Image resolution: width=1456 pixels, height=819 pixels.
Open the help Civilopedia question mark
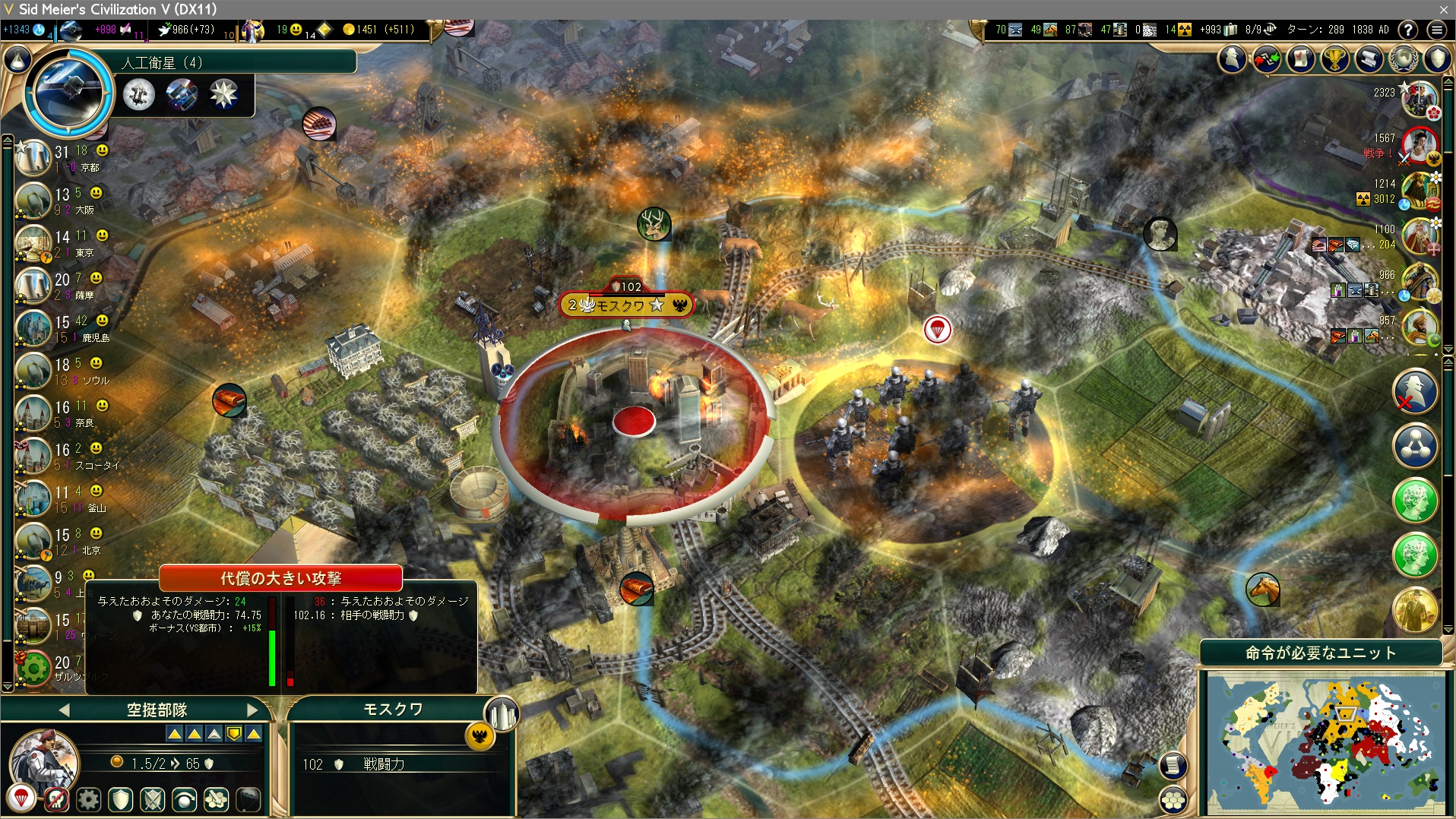pos(1407,30)
